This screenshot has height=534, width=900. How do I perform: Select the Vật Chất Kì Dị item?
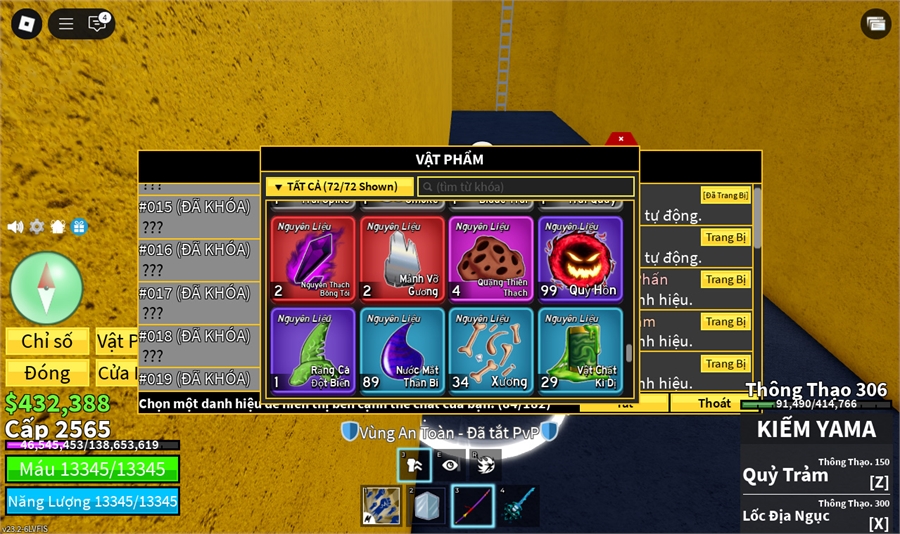coord(580,350)
